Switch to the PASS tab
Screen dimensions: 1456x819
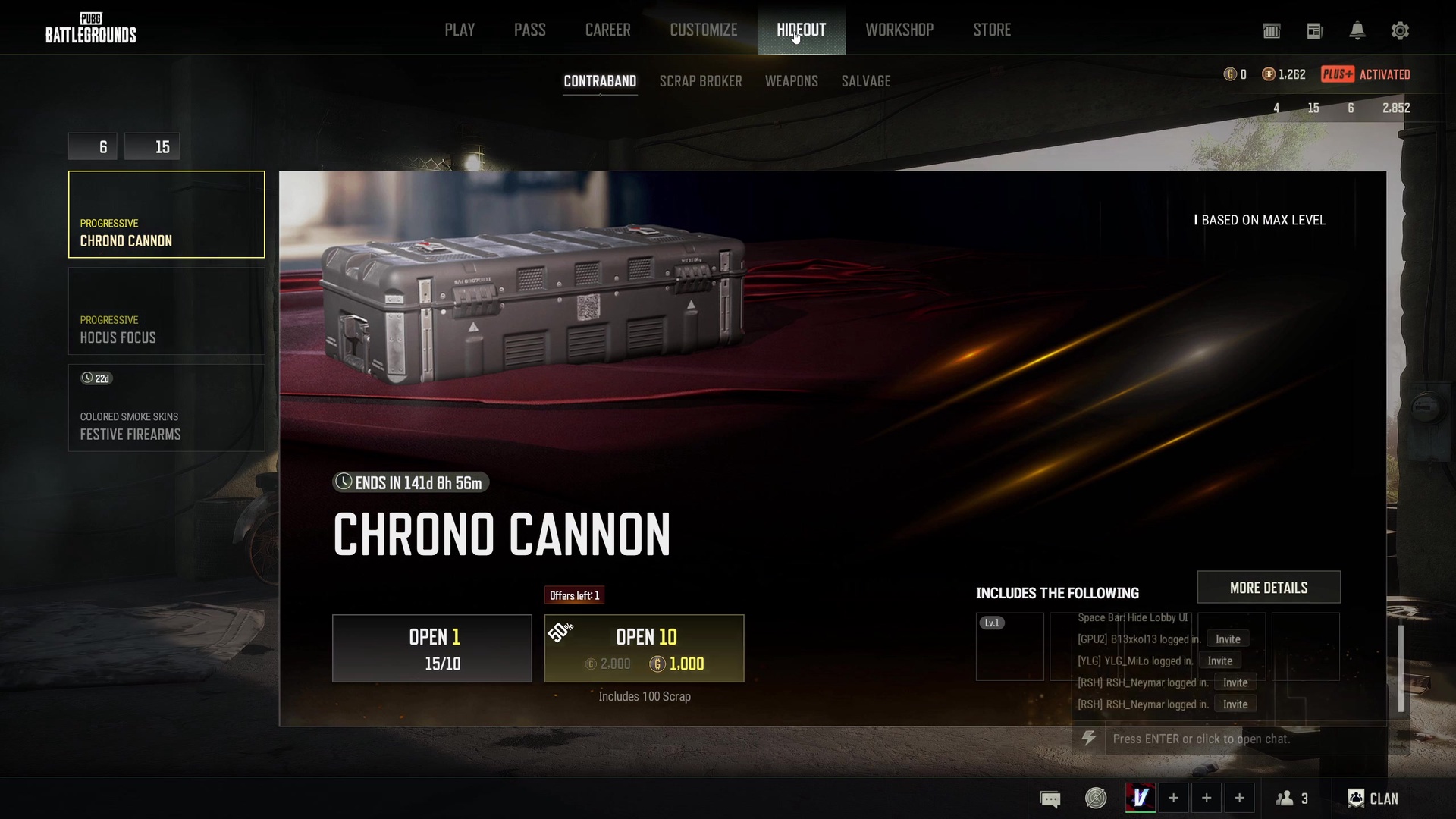(x=529, y=30)
